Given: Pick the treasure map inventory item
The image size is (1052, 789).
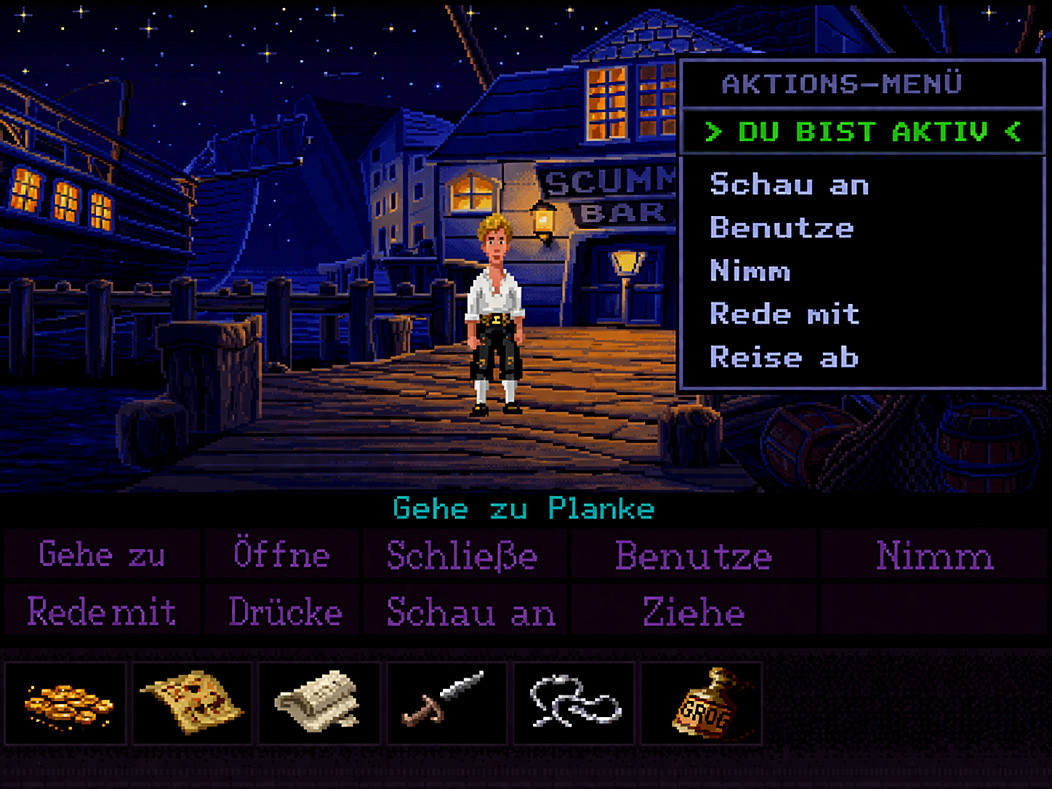Looking at the screenshot, I should [x=193, y=704].
